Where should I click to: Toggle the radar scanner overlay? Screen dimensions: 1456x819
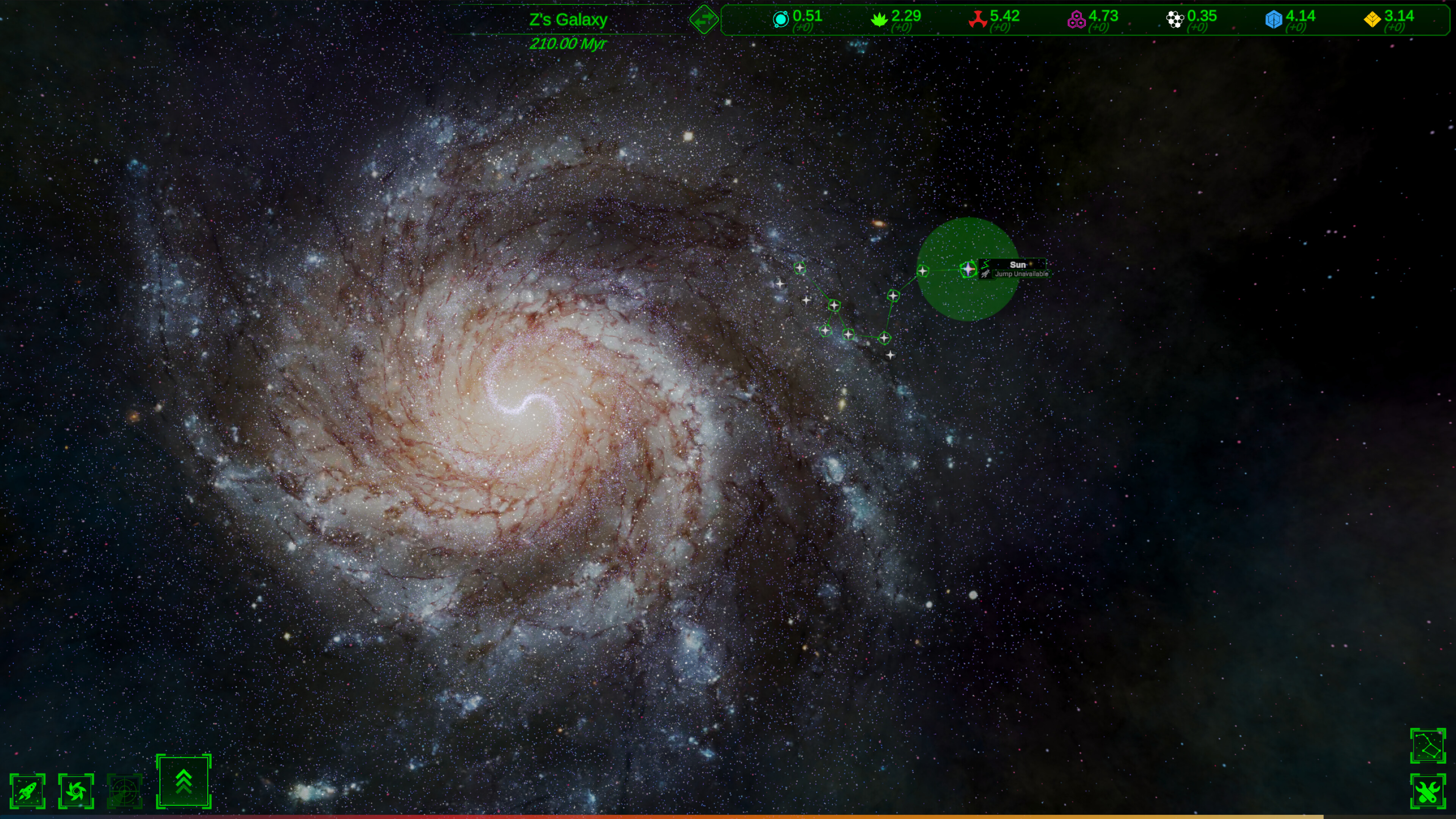click(x=124, y=790)
